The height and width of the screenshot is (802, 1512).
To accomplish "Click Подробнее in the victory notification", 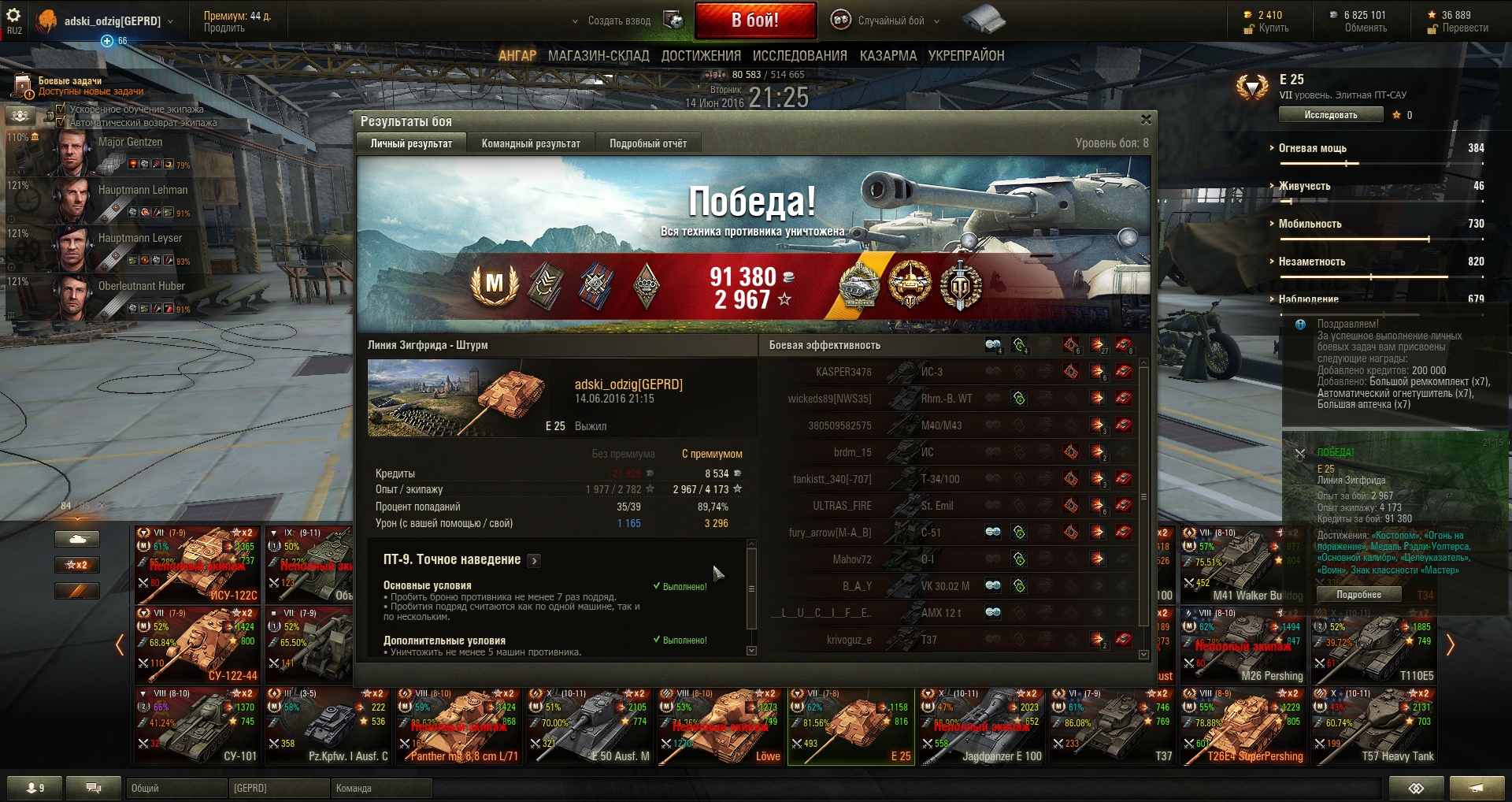I will click(x=1358, y=595).
